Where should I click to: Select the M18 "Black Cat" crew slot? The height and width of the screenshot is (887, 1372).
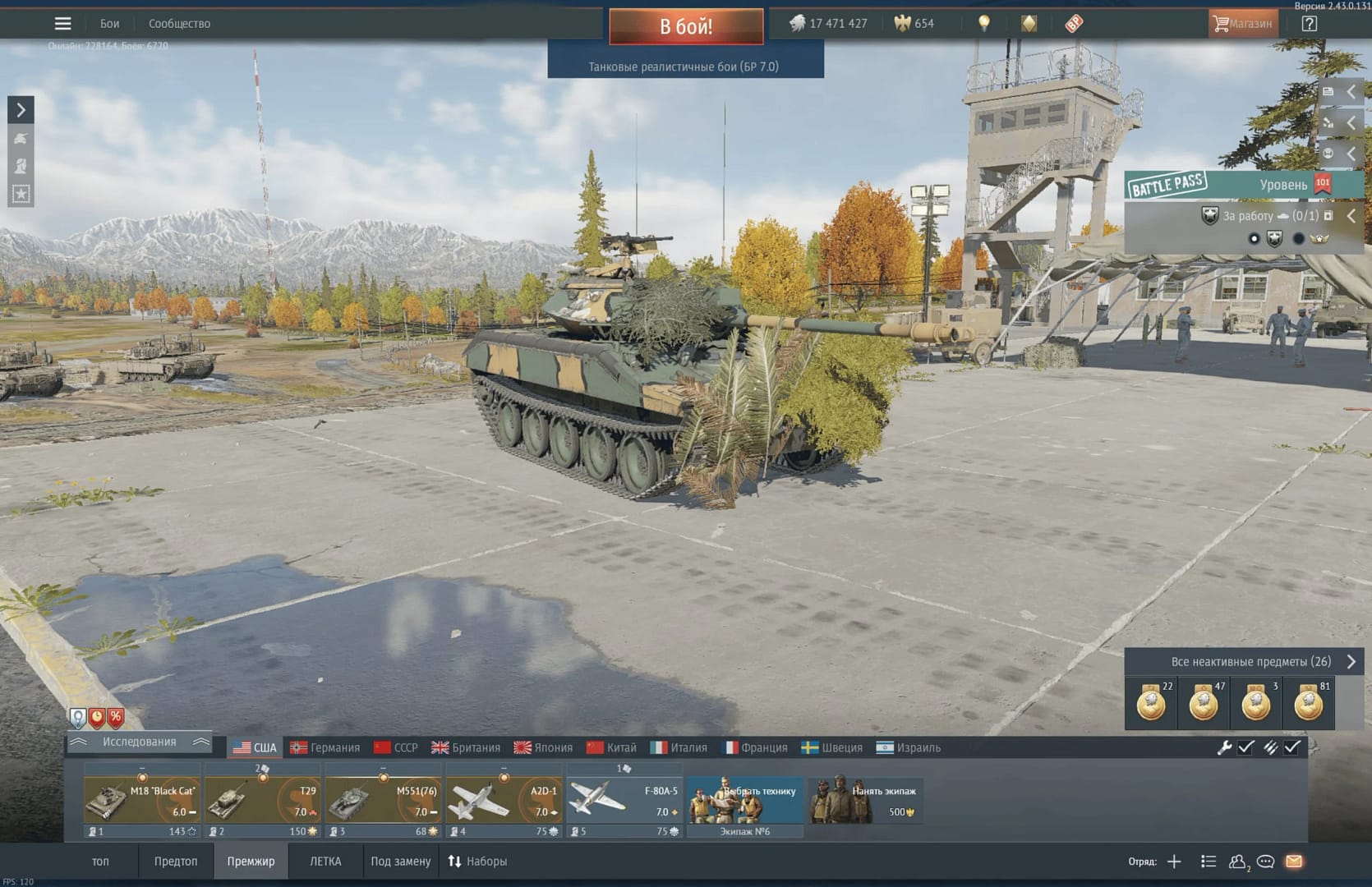142,802
